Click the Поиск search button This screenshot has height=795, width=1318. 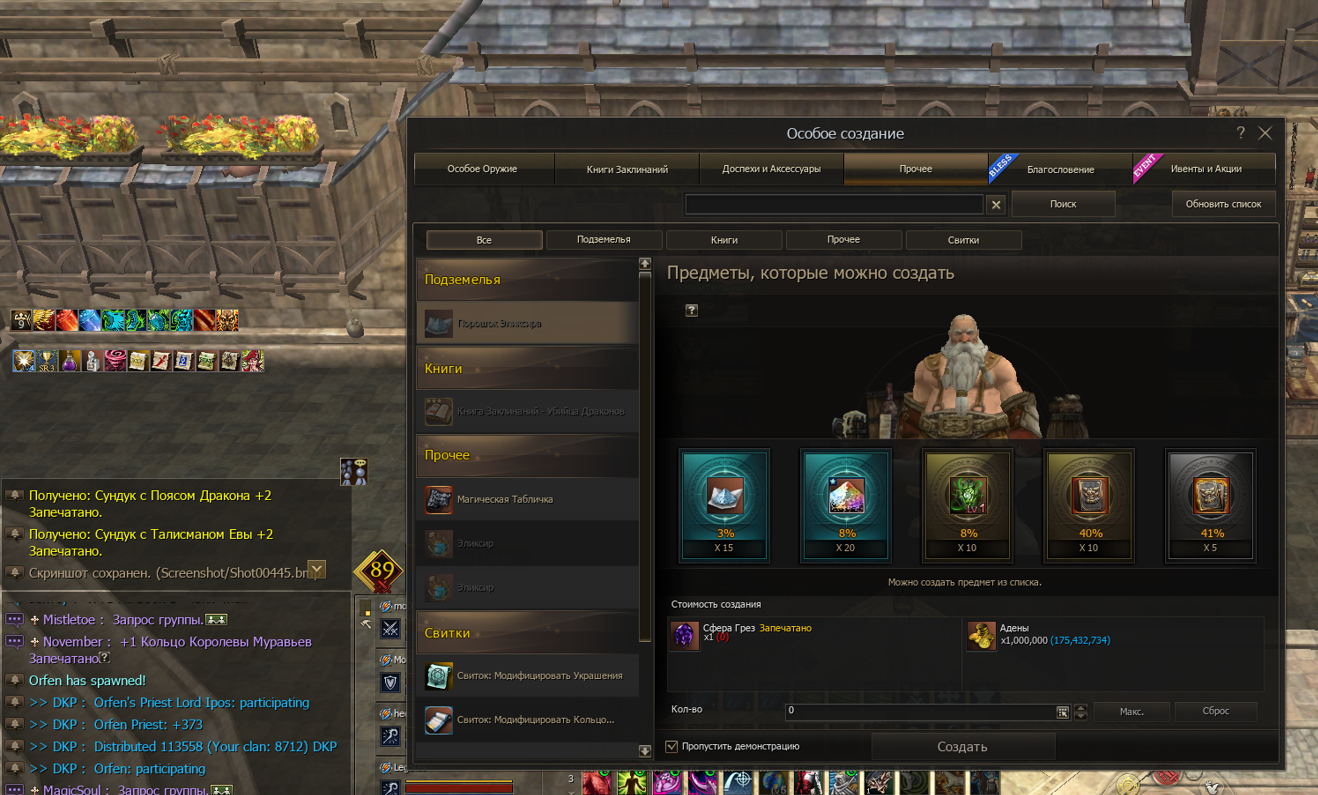[x=1063, y=204]
